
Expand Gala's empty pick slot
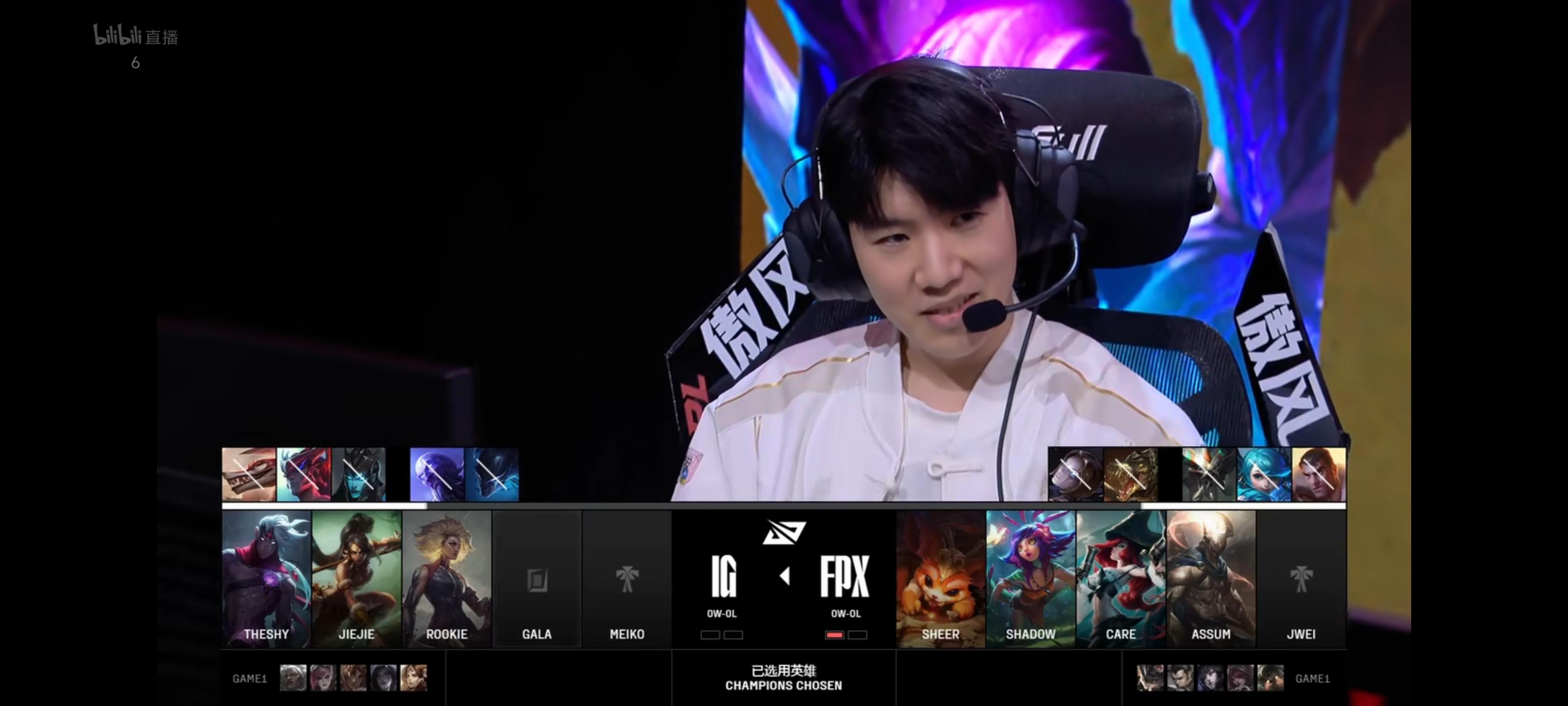pos(538,579)
